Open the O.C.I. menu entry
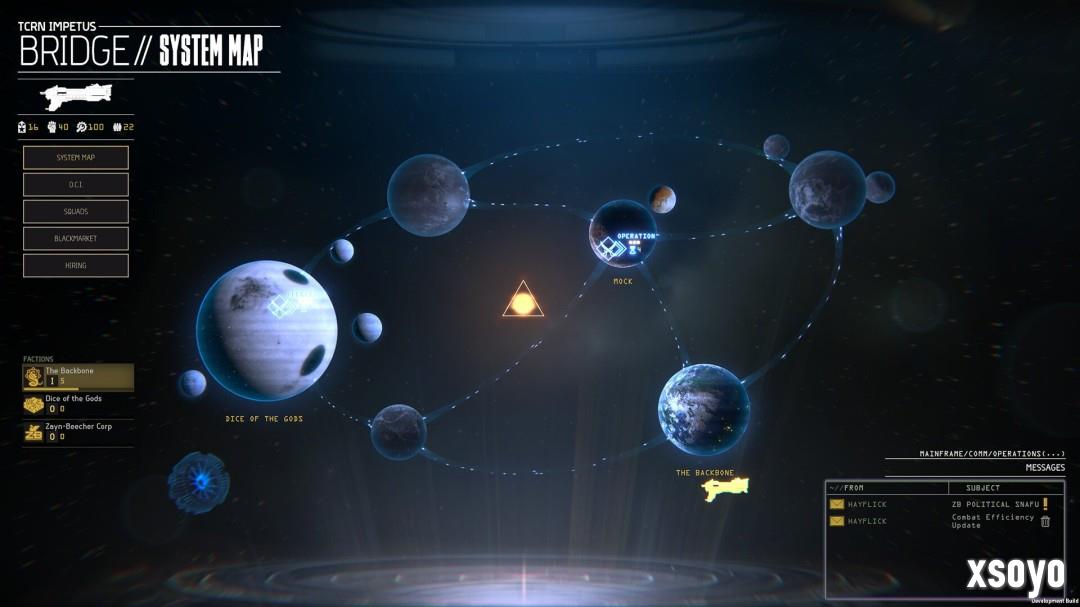 [x=76, y=185]
